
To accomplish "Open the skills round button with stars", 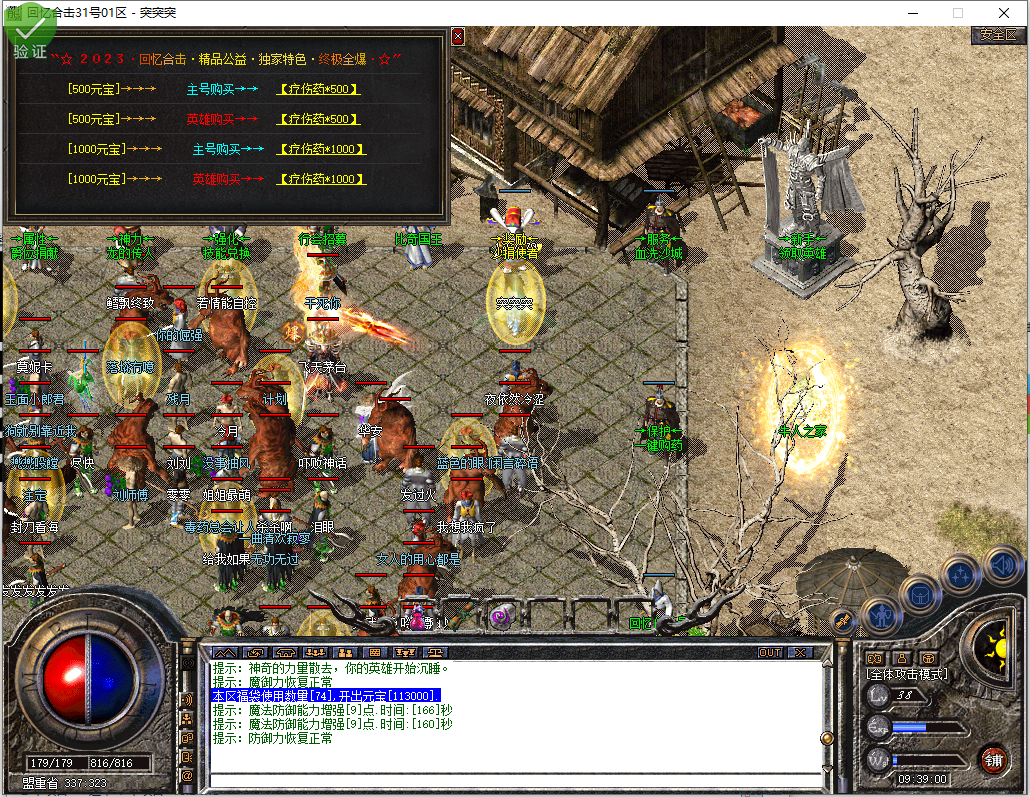I will 960,575.
